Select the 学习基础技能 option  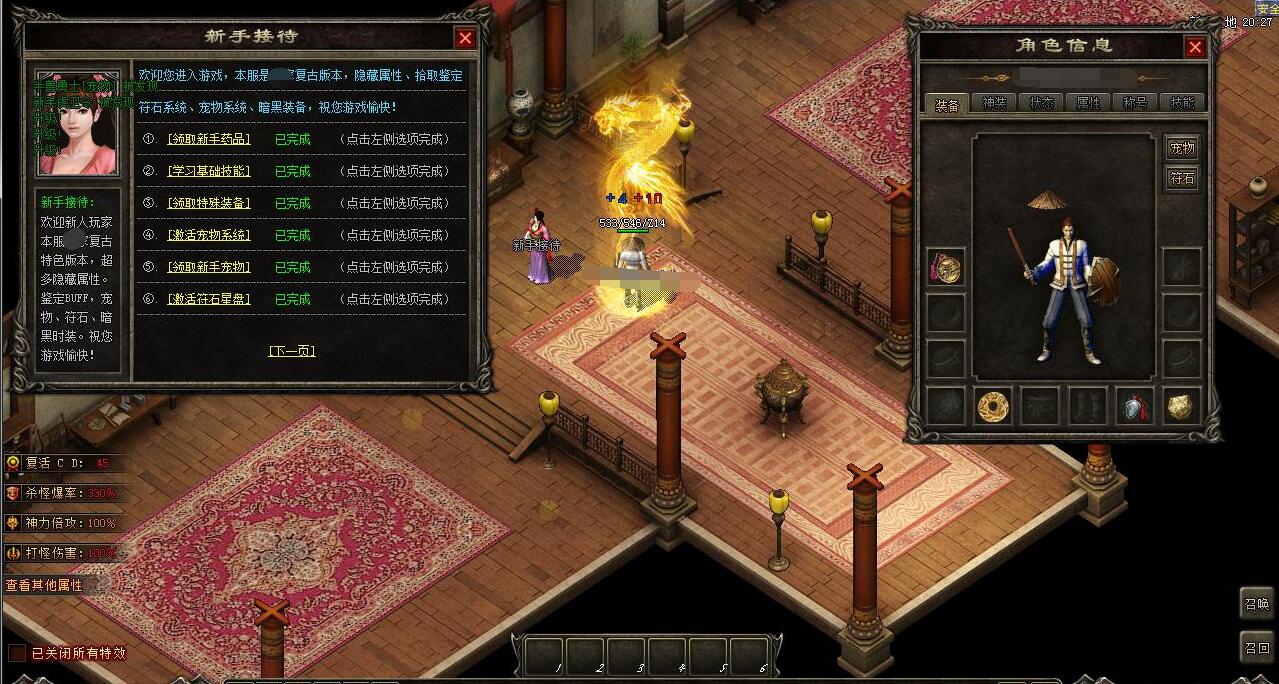point(208,171)
